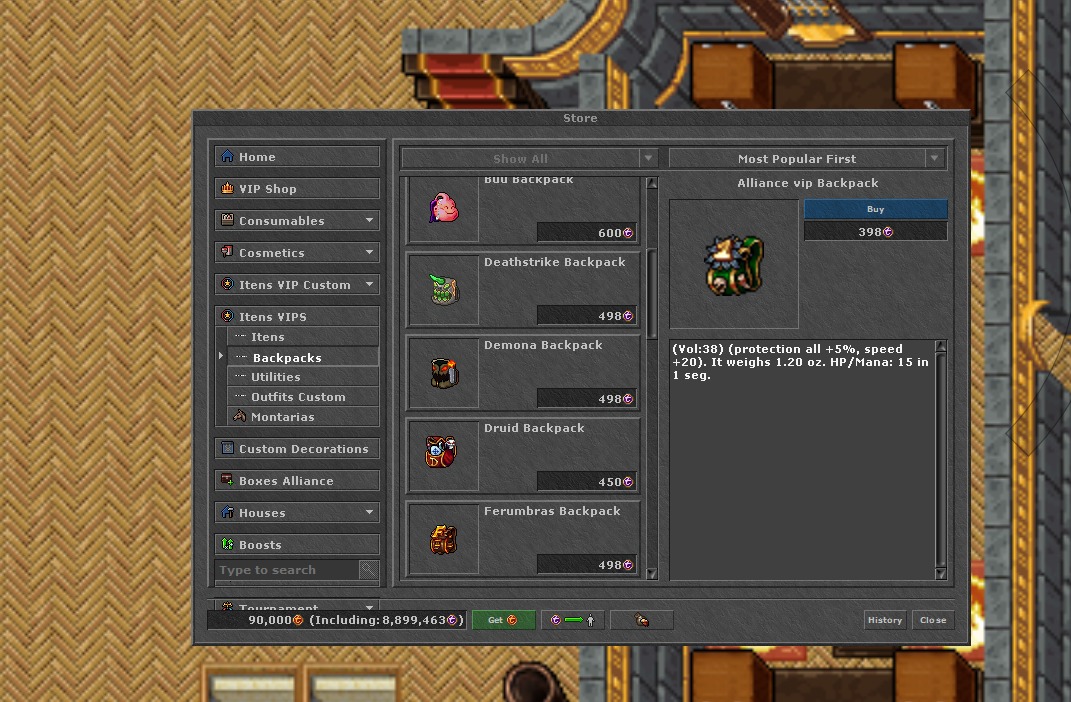Open the Home store category
Image resolution: width=1071 pixels, height=702 pixels.
pyautogui.click(x=297, y=157)
